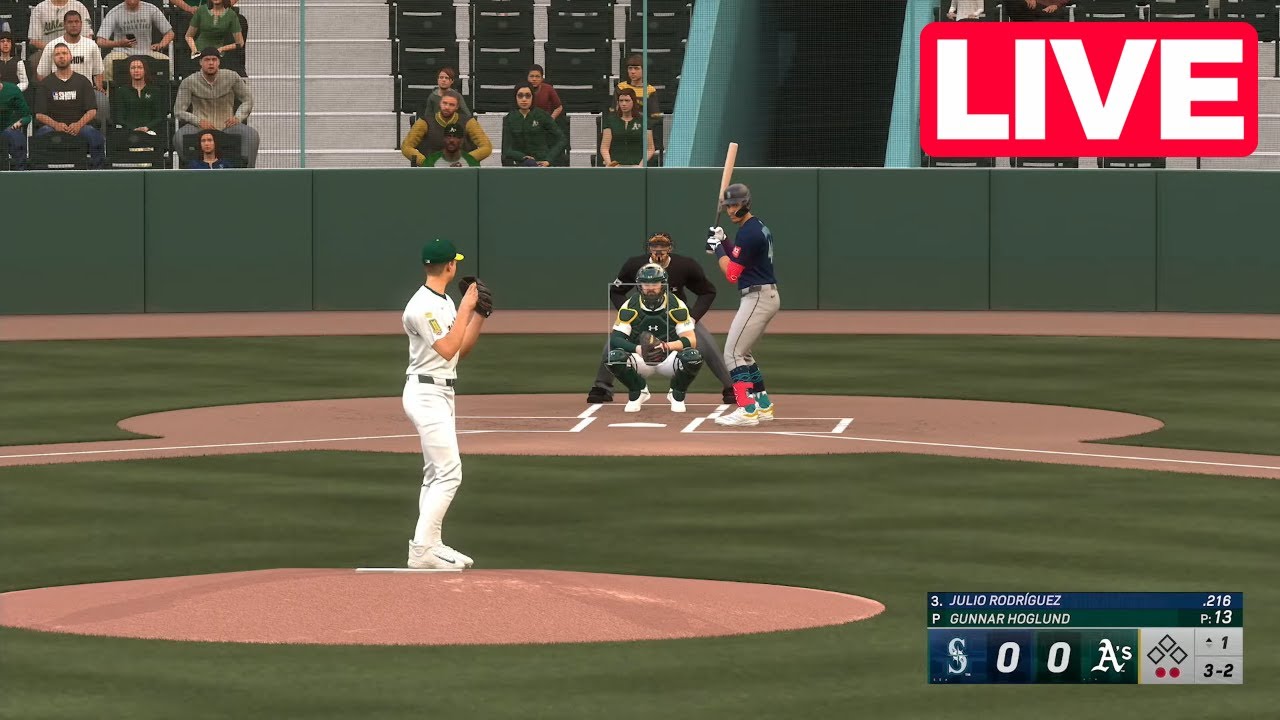Select the base runner diamond indicator
Screen dimensions: 1280x720
pos(1168,652)
